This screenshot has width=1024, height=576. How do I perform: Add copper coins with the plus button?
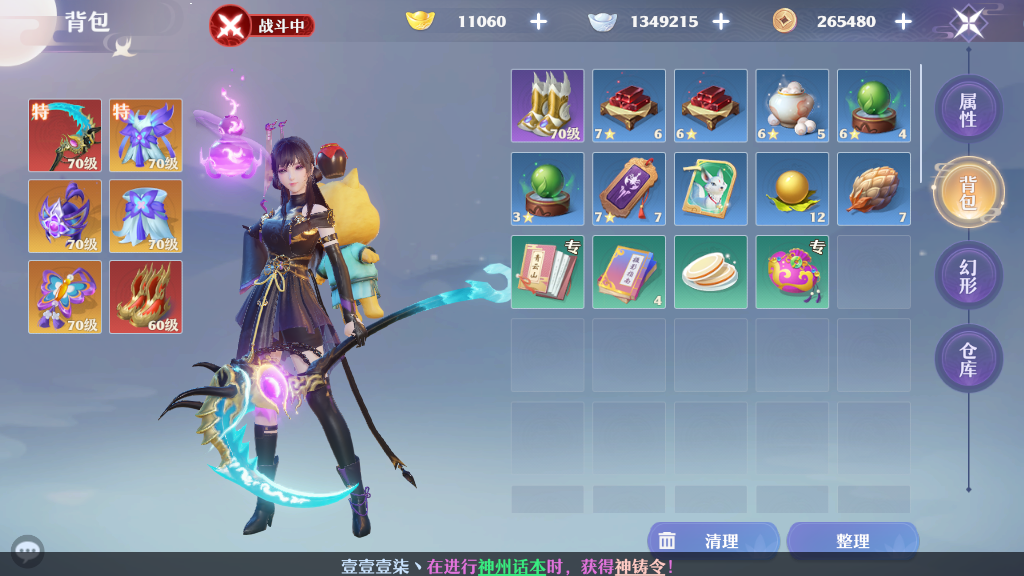pyautogui.click(x=903, y=22)
